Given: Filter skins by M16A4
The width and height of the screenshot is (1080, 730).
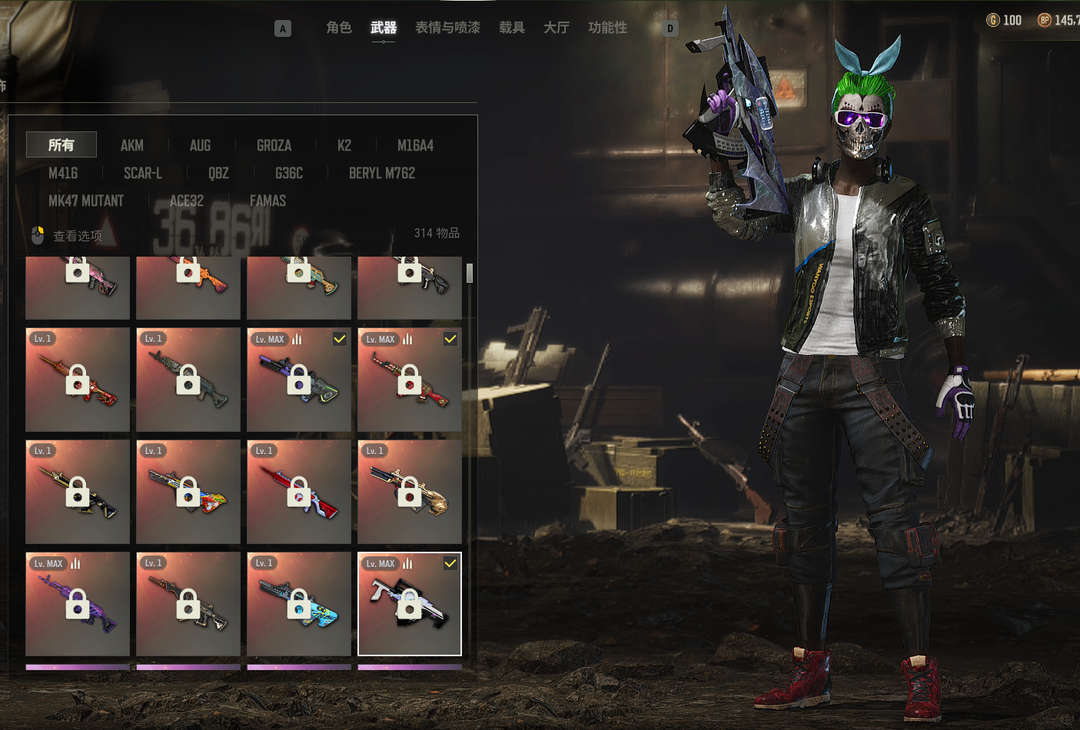Looking at the screenshot, I should click(415, 145).
